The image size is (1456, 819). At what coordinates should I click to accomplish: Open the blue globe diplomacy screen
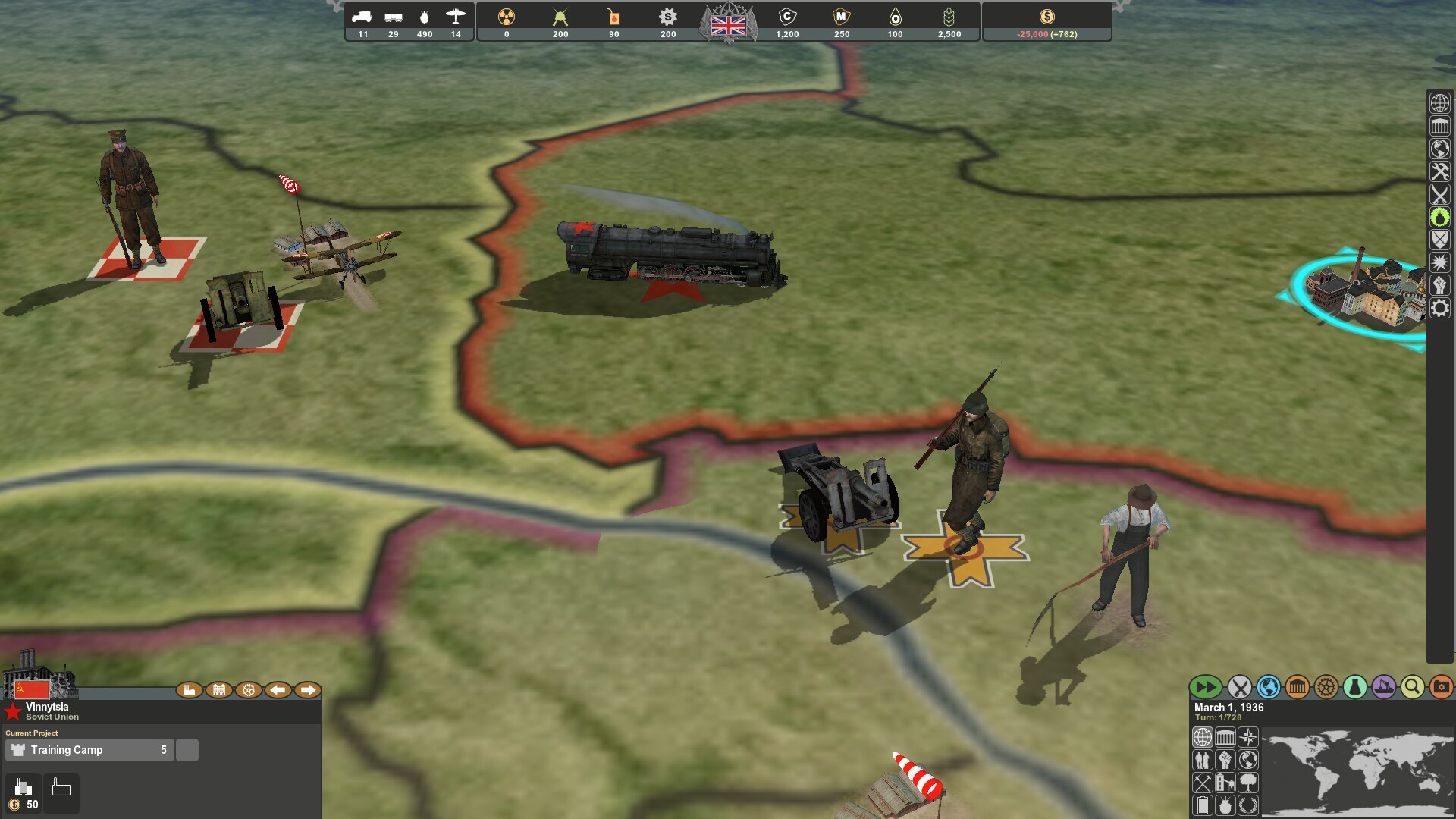tap(1268, 688)
